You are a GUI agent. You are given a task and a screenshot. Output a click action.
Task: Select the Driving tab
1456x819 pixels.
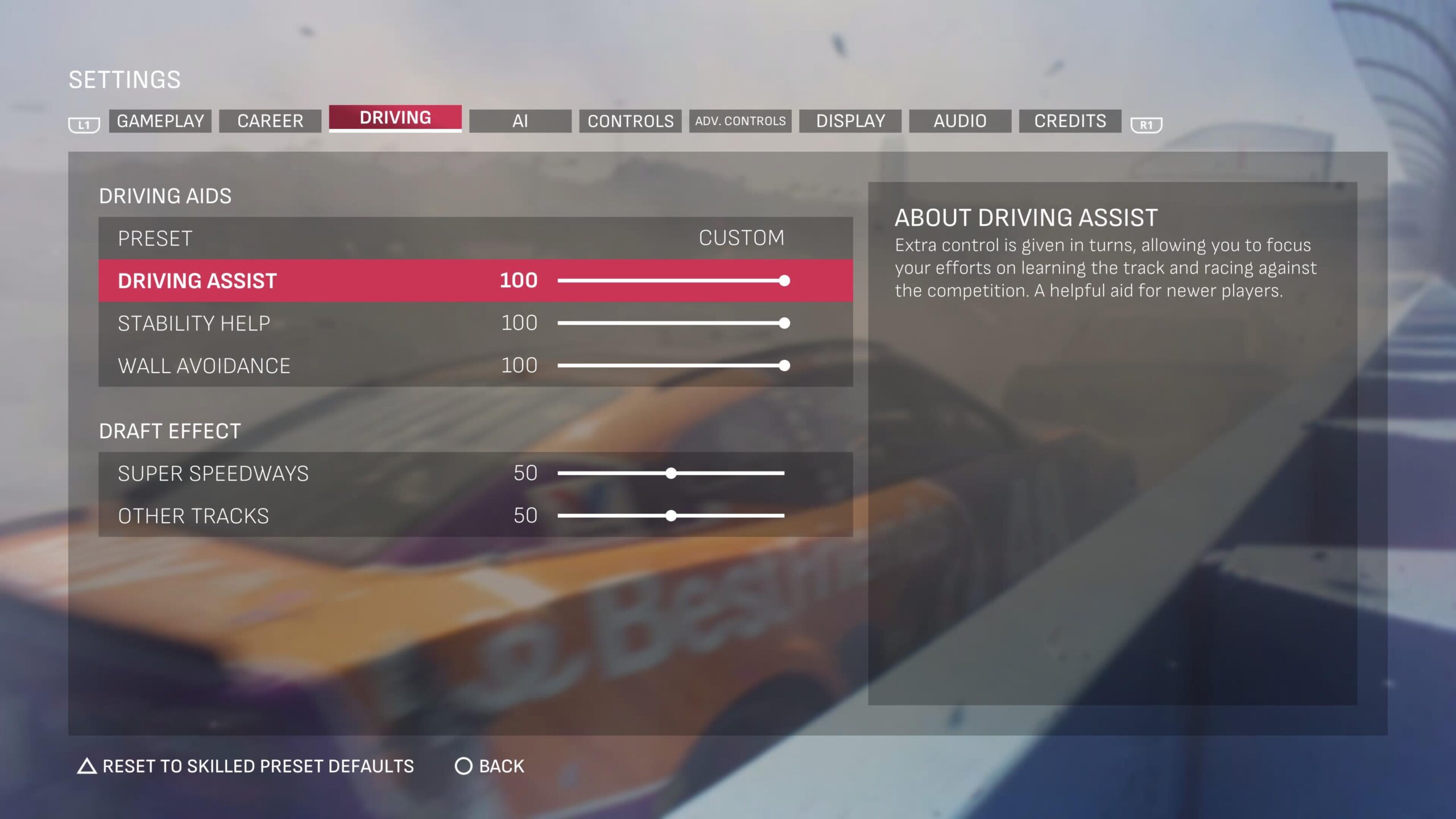tap(395, 118)
